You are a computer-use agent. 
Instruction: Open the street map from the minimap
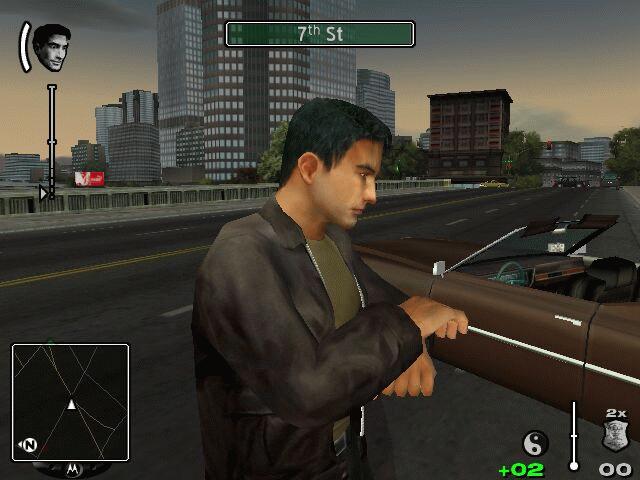tap(70, 402)
